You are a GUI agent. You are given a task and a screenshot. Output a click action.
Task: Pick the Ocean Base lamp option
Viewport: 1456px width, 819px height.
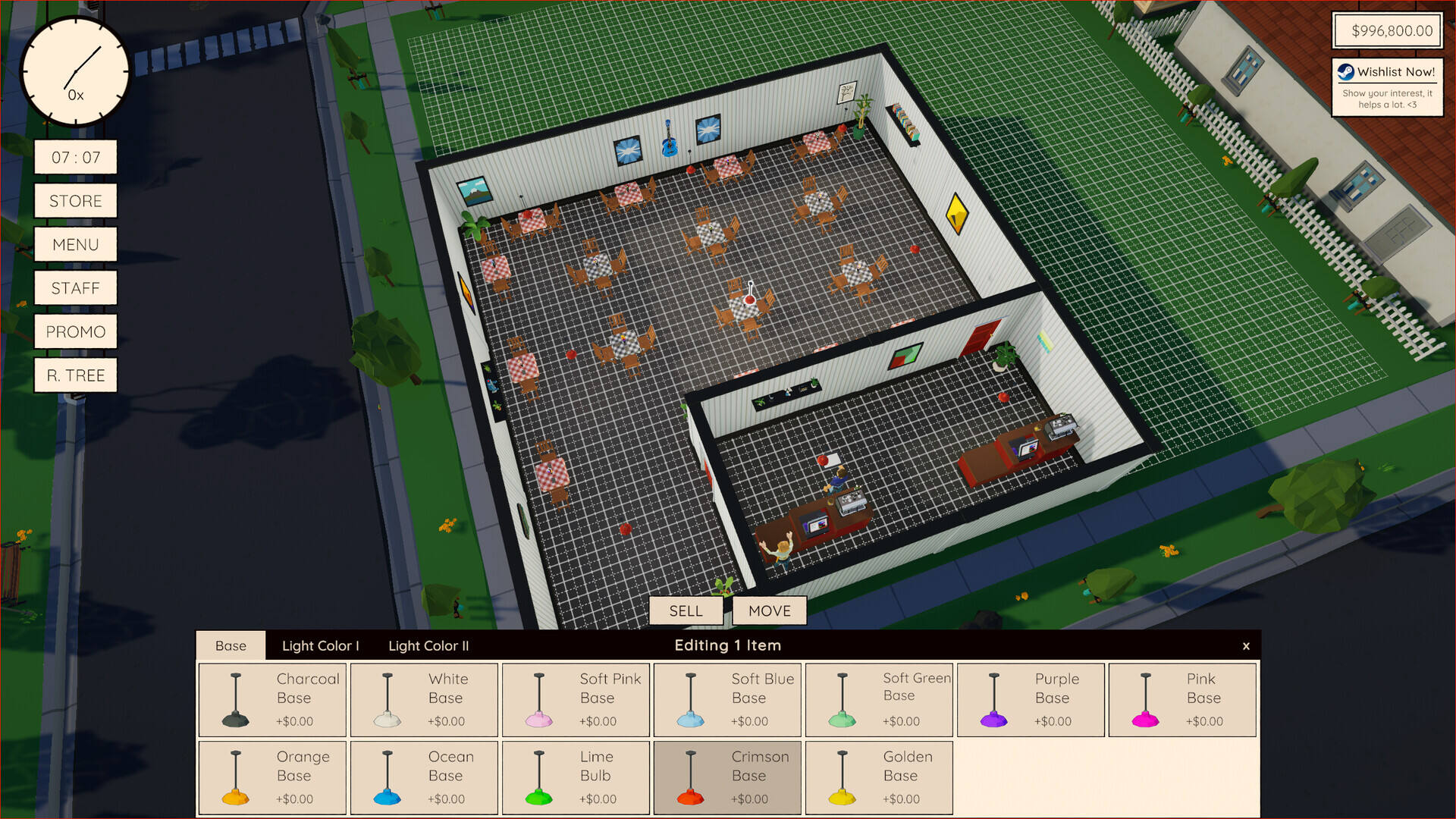(424, 777)
